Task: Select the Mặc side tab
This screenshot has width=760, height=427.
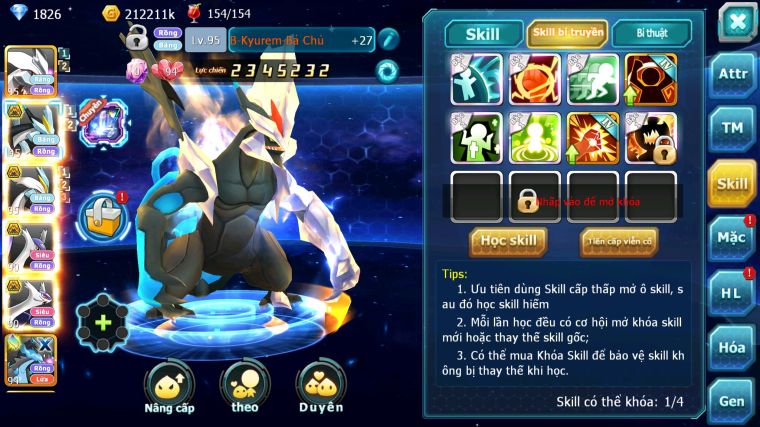Action: [x=731, y=238]
